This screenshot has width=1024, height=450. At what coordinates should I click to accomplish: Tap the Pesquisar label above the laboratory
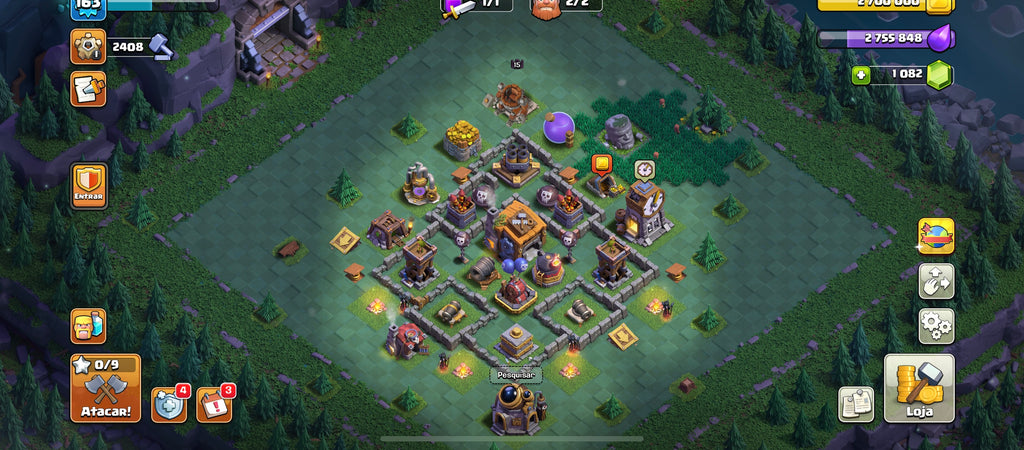coord(516,375)
